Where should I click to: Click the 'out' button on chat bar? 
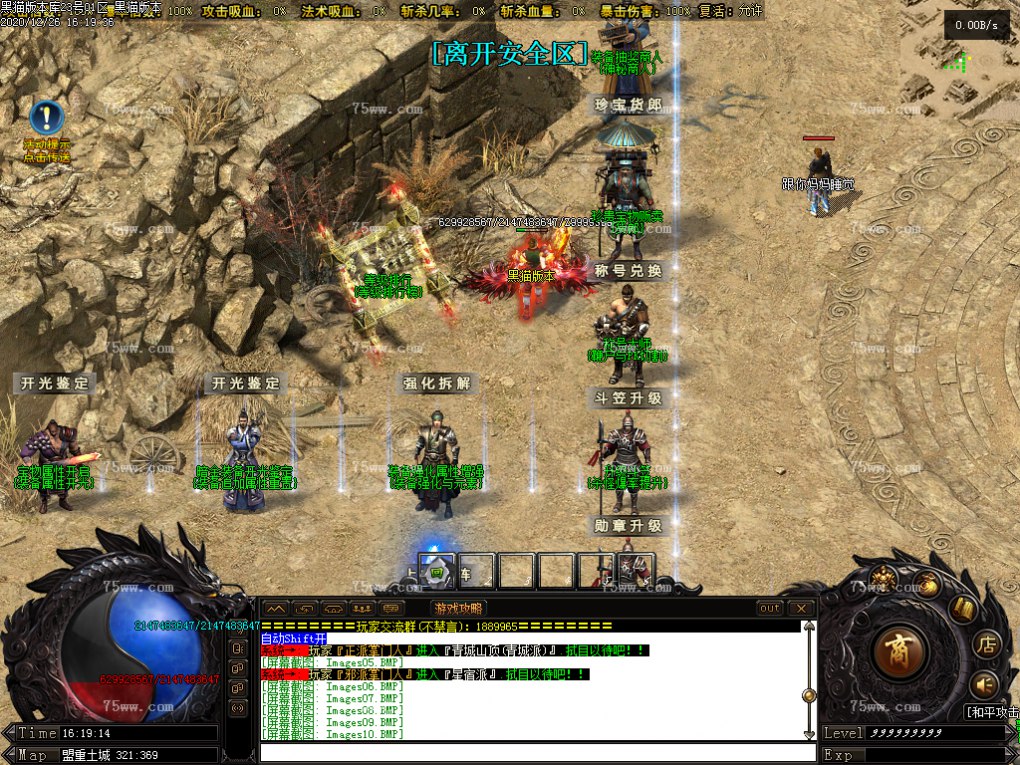point(770,608)
